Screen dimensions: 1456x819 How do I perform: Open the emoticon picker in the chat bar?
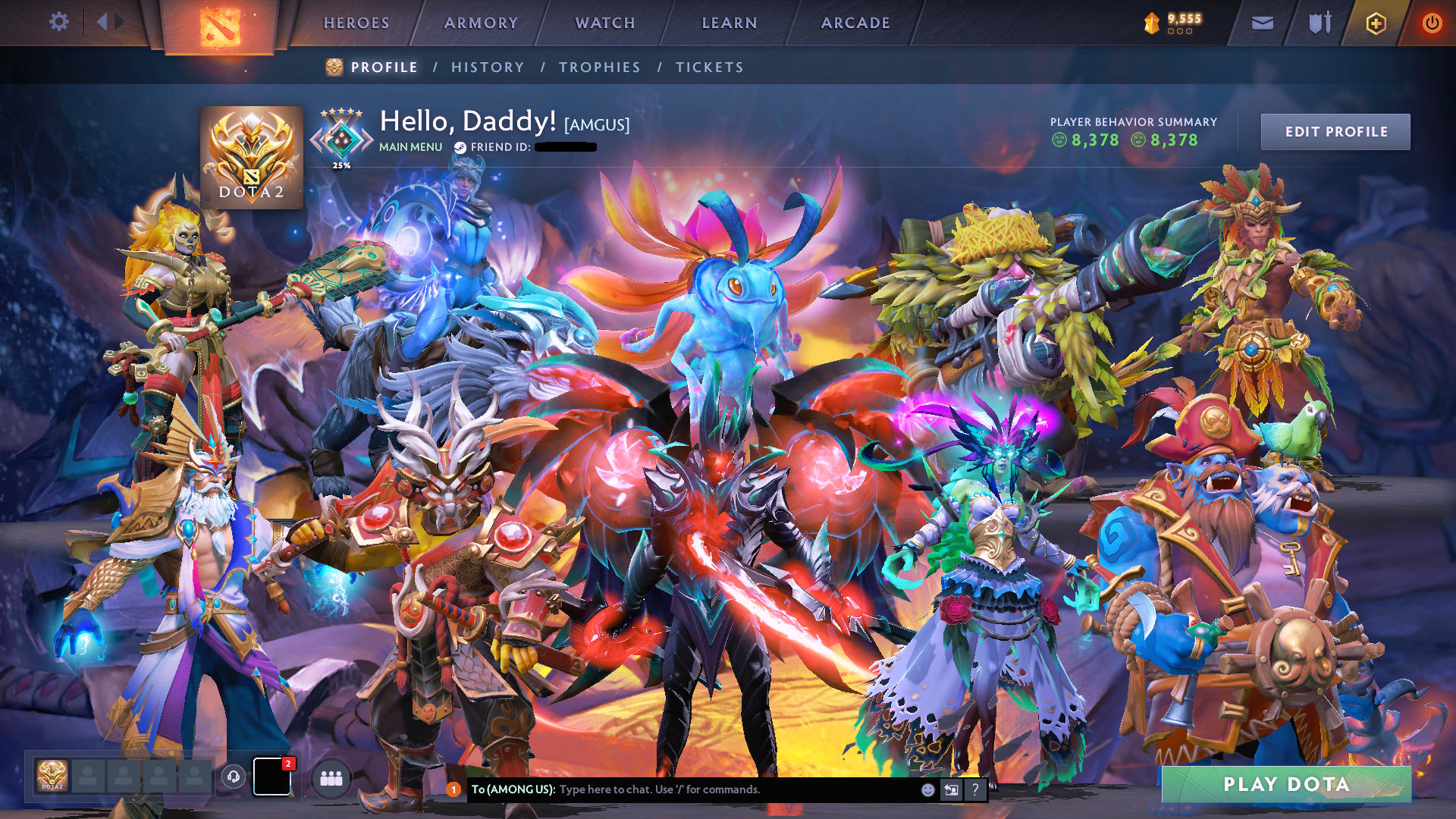click(927, 789)
